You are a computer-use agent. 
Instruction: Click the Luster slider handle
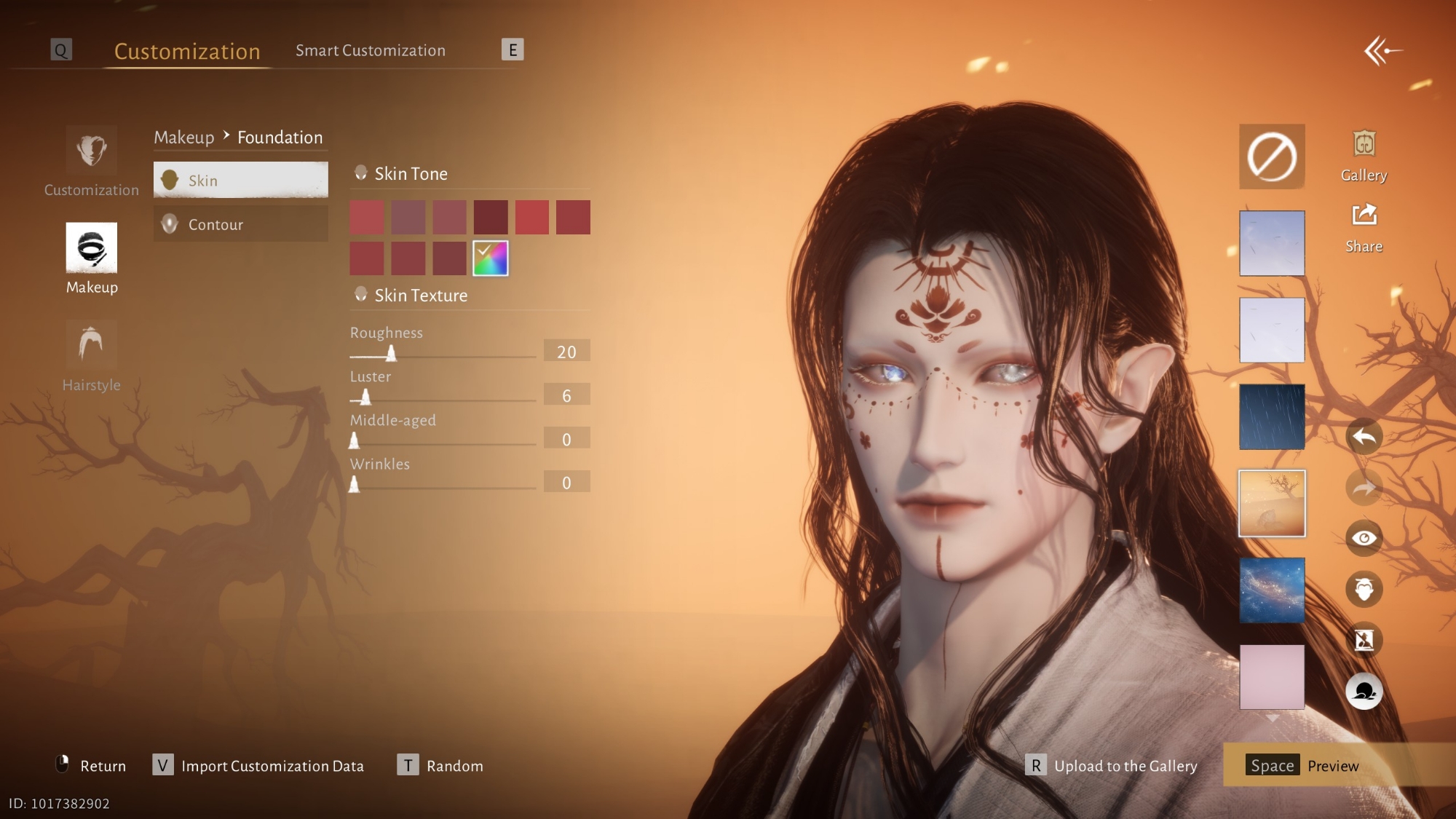365,397
